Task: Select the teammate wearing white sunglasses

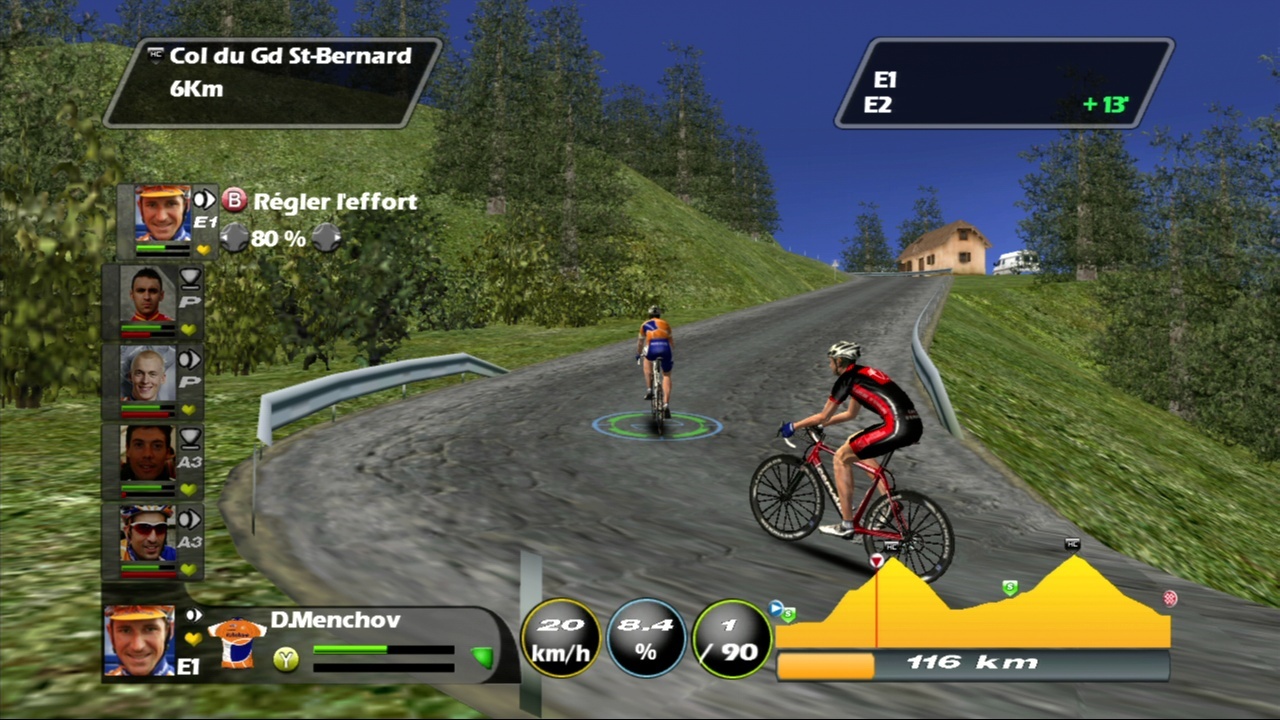Action: (147, 533)
